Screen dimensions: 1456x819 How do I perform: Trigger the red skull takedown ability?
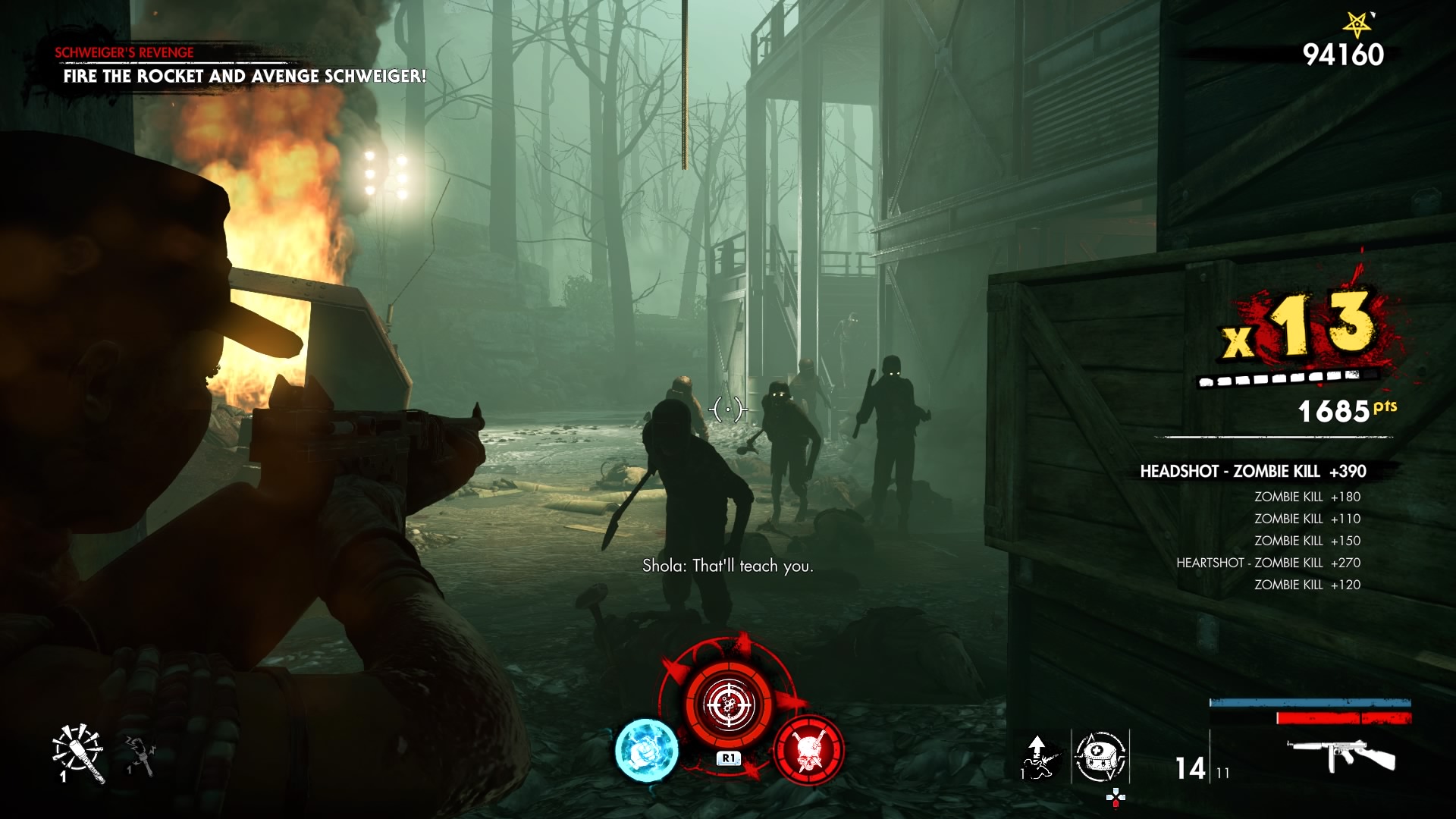tap(808, 749)
